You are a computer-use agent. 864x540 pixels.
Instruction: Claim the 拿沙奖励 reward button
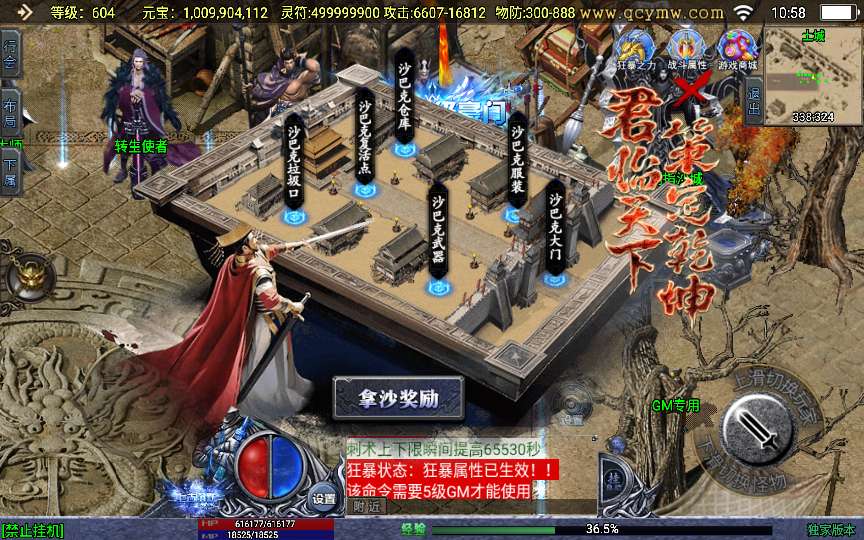pos(399,398)
